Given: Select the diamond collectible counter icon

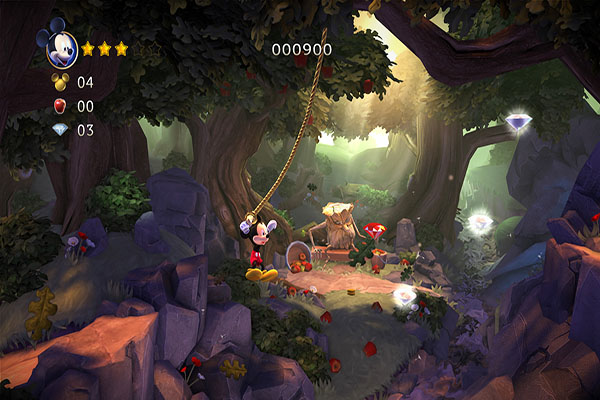Looking at the screenshot, I should tap(59, 129).
